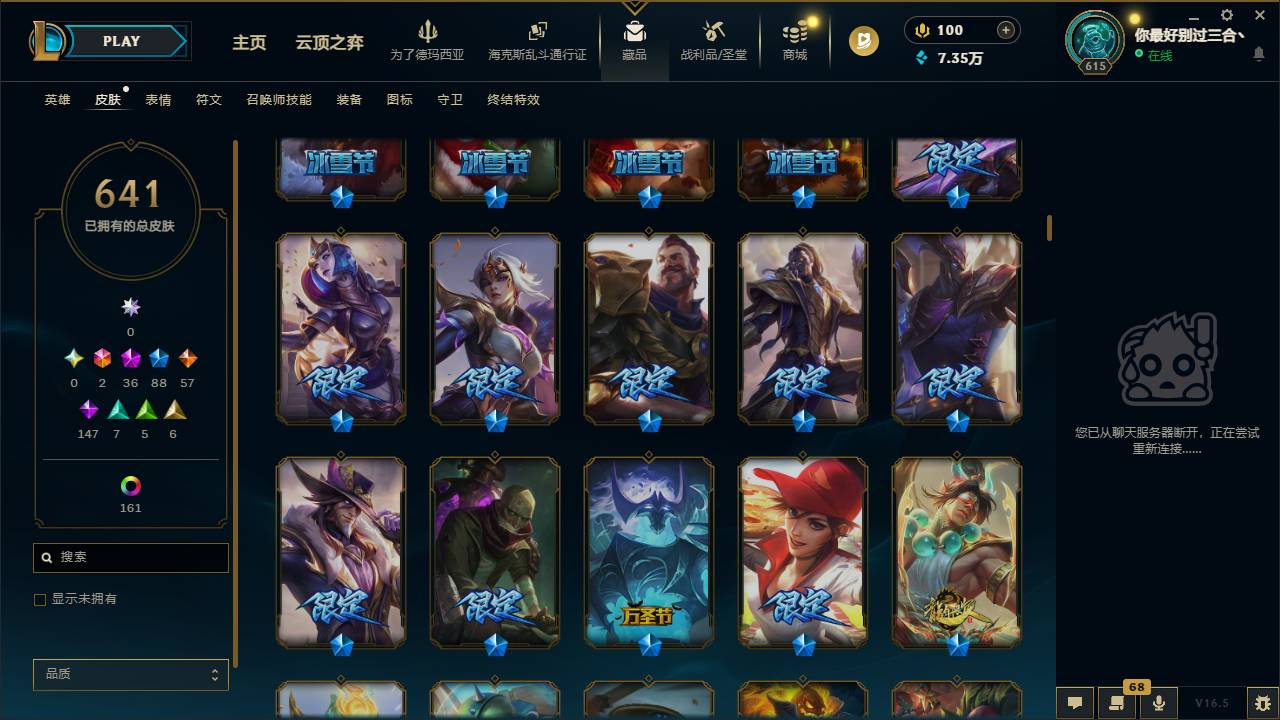The image size is (1280, 720).
Task: Open the 云顶之弈 menu item
Action: coord(332,43)
